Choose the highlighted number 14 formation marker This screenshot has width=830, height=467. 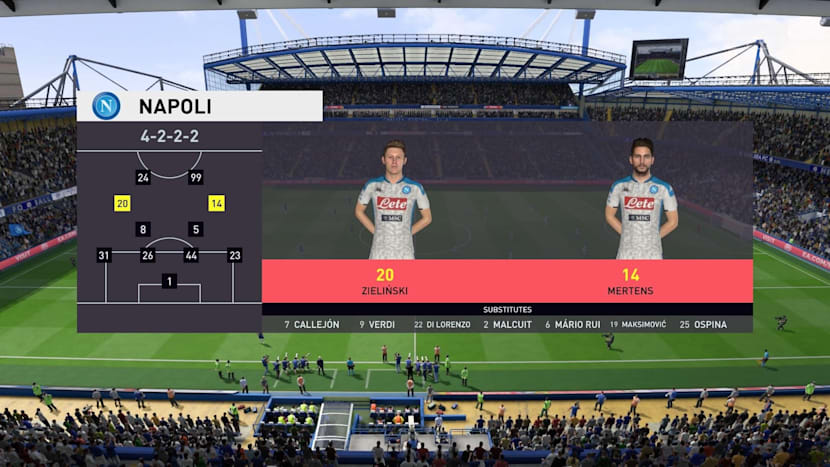(216, 203)
